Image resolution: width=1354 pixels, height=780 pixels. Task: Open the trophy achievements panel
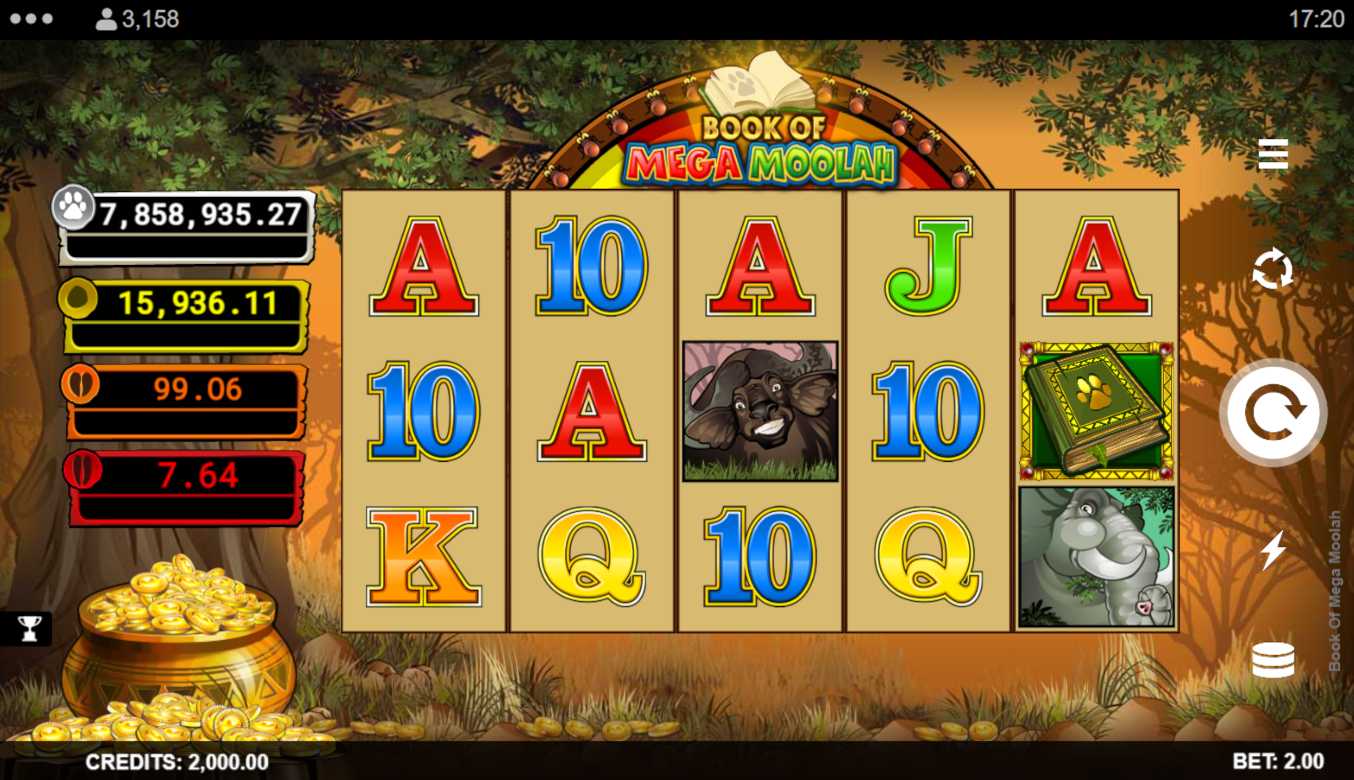[x=28, y=628]
